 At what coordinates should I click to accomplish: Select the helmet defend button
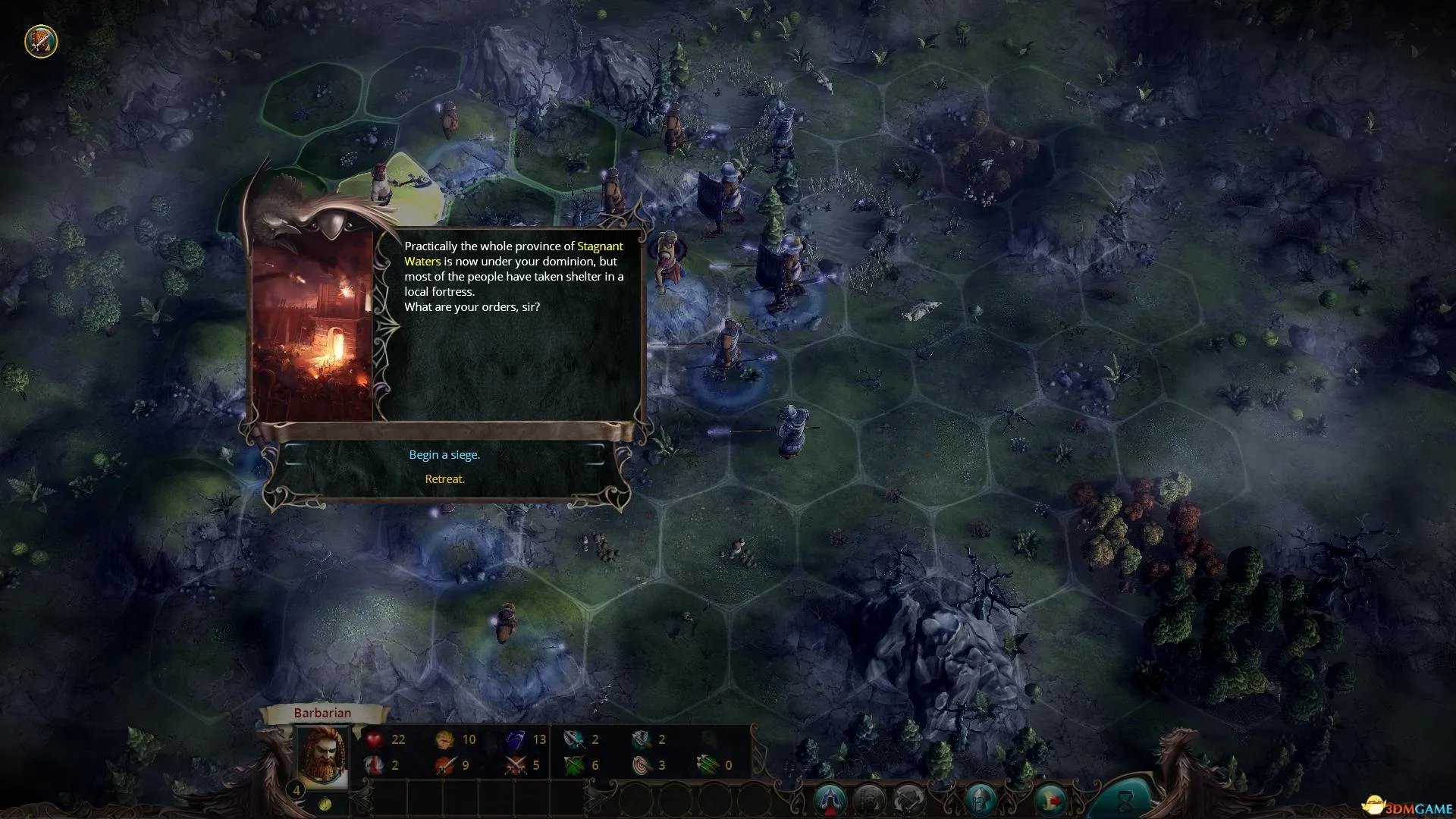[x=981, y=799]
